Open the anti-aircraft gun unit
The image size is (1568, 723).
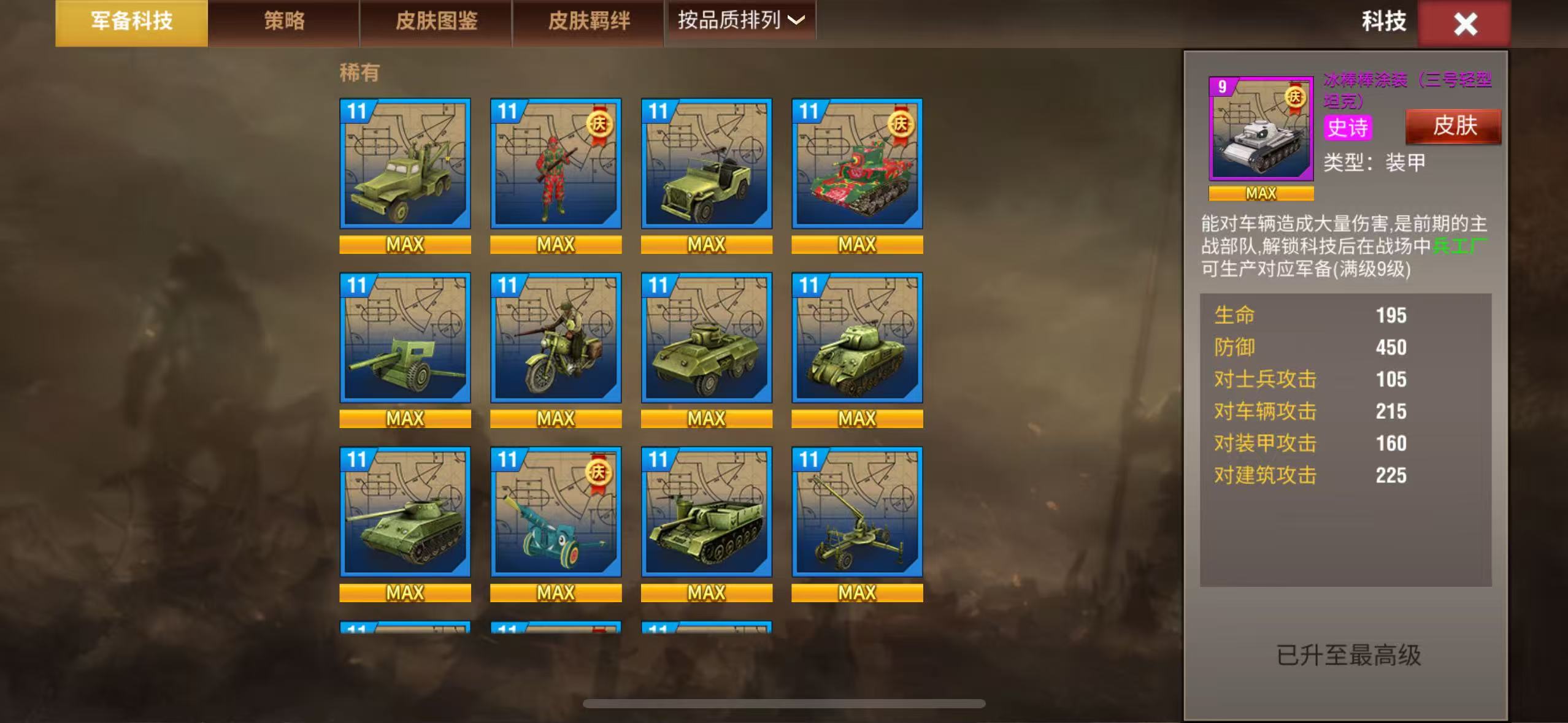(857, 513)
